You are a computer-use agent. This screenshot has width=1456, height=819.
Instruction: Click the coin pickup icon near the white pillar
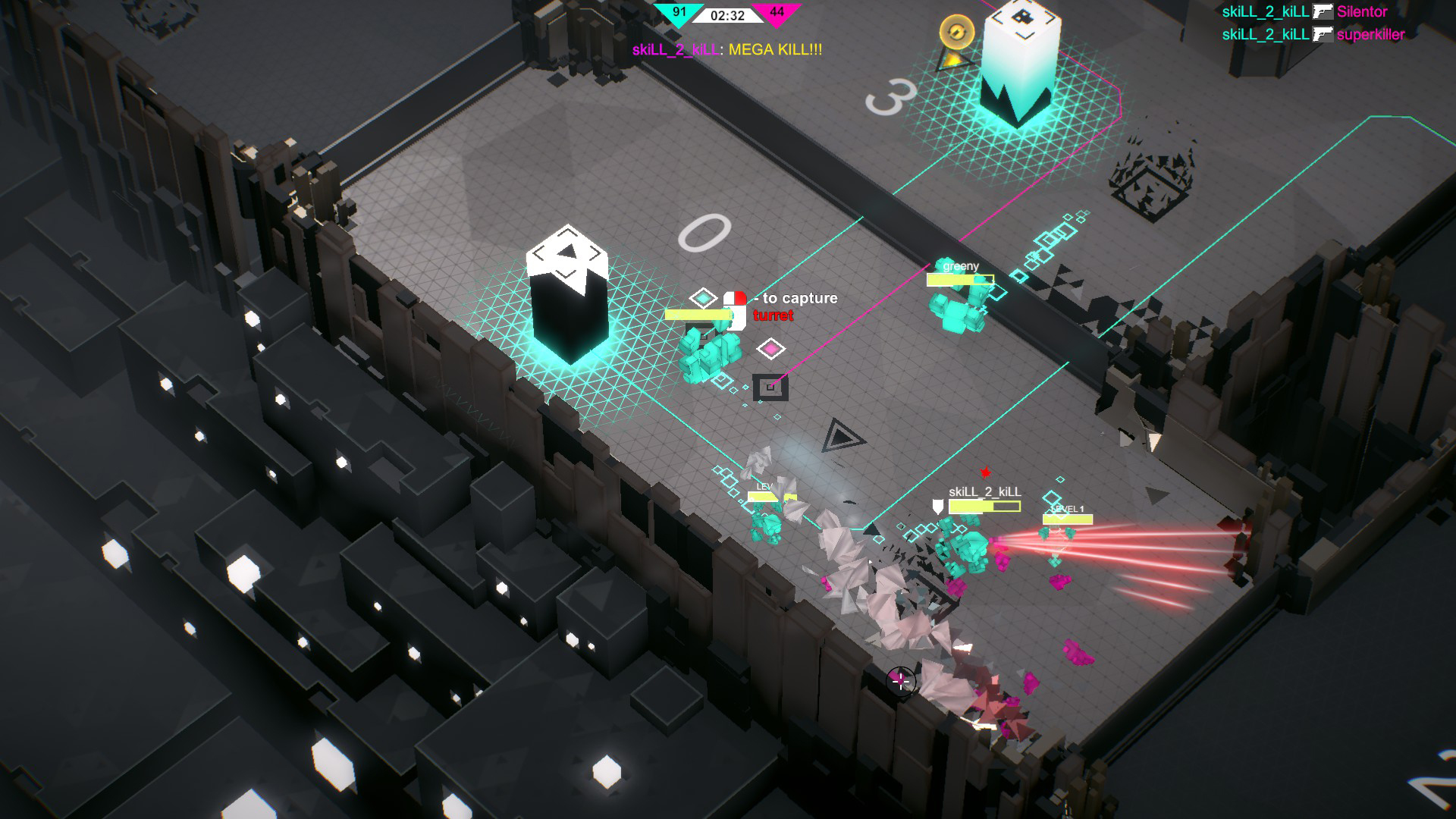point(957,32)
